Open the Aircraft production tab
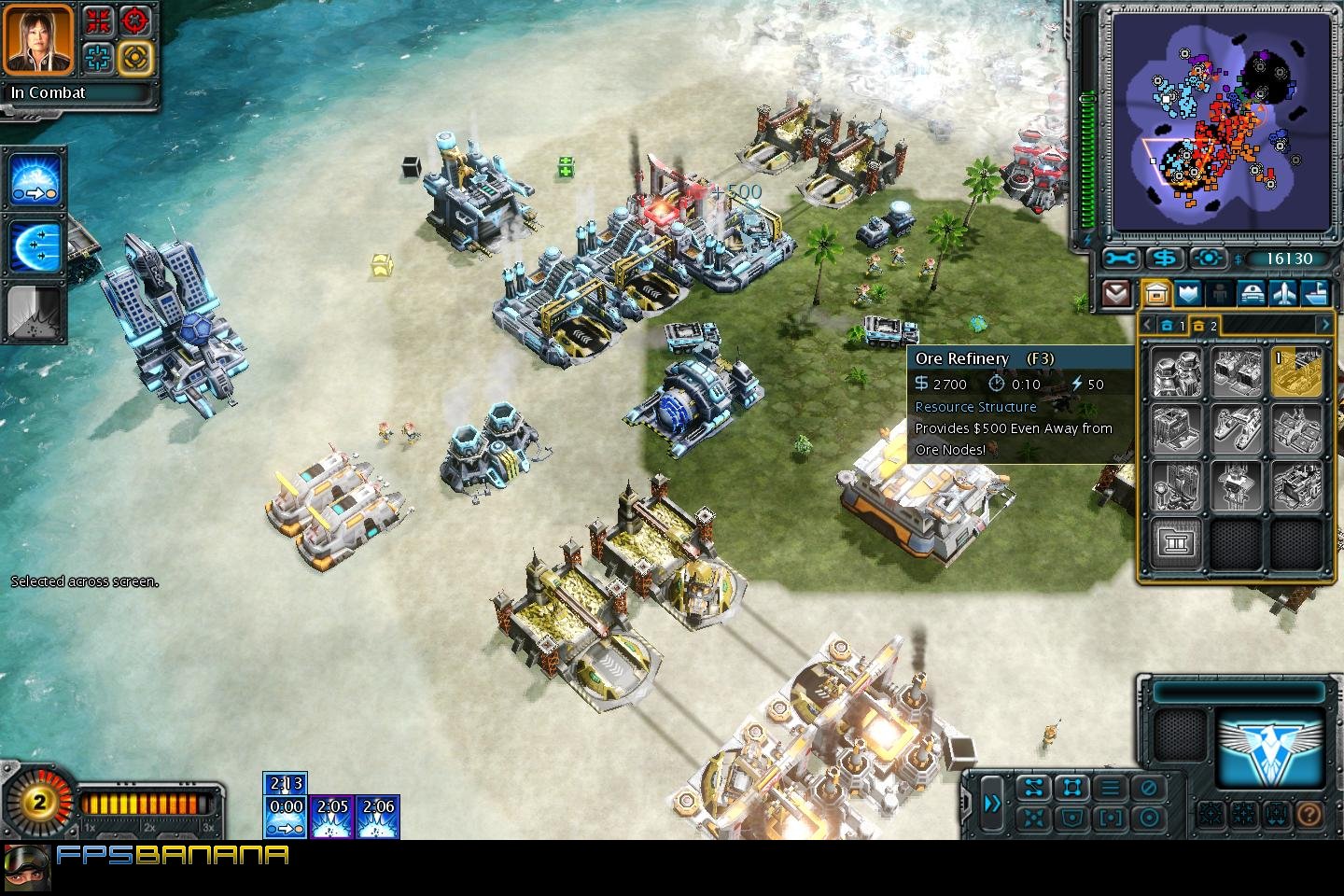This screenshot has height=896, width=1344. coord(1282,292)
